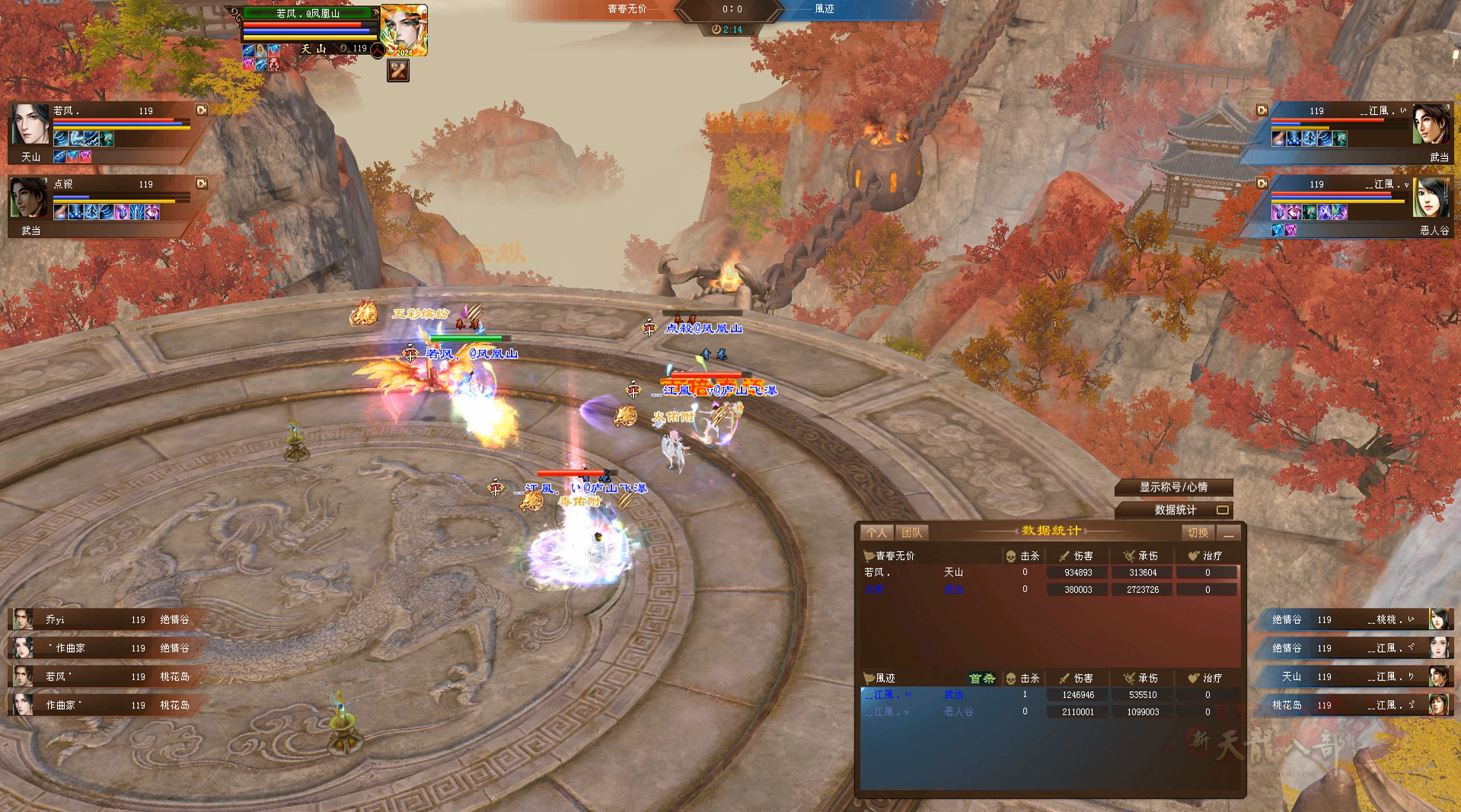Image resolution: width=1461 pixels, height=812 pixels.
Task: Click the crossed-arms icon under the target portrait
Action: click(398, 70)
